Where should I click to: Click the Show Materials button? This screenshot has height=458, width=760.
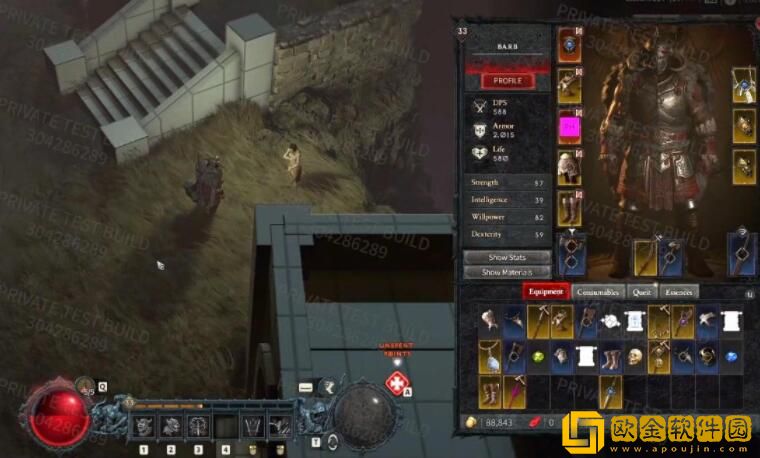coord(507,272)
